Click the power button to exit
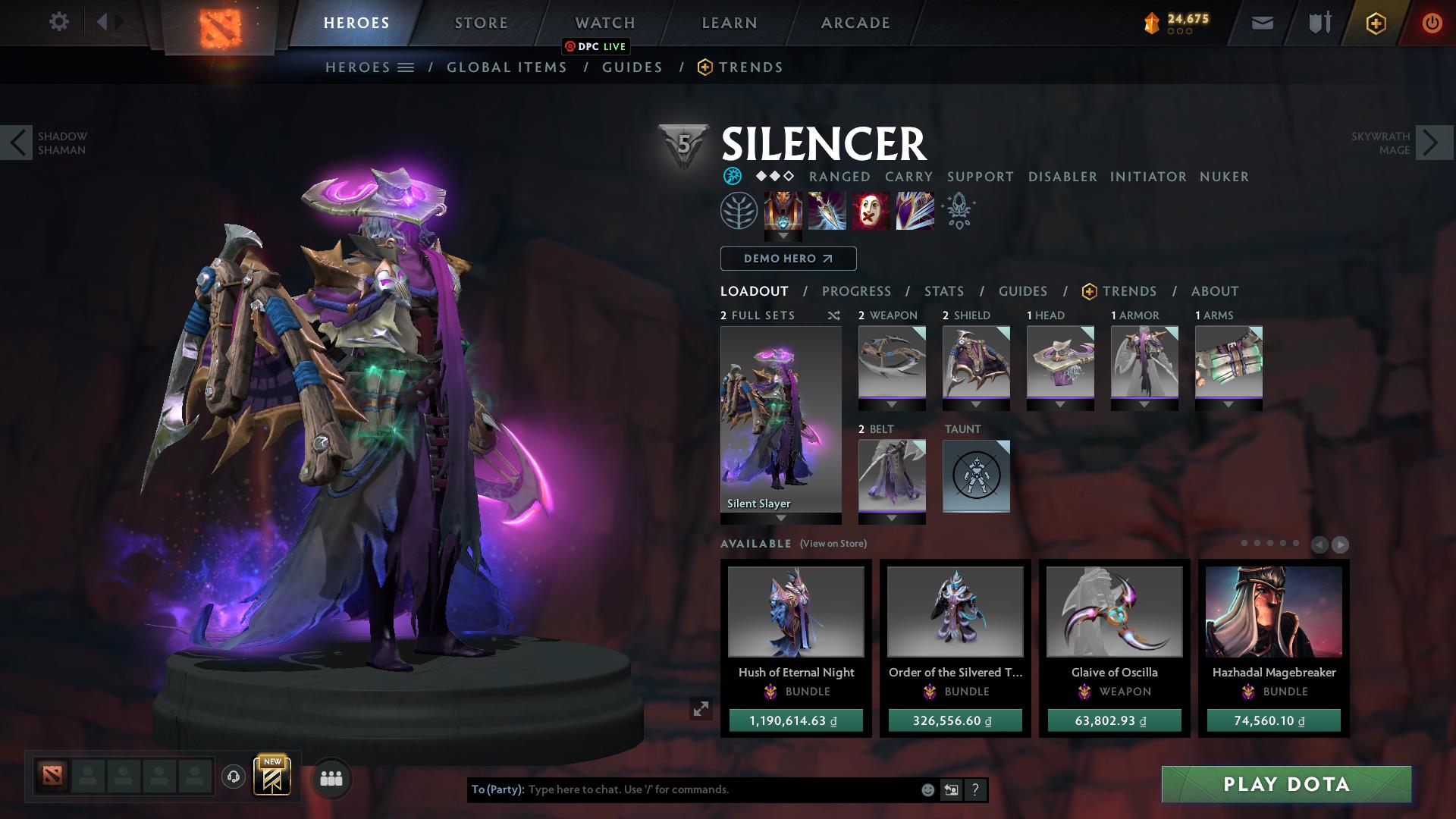Viewport: 1456px width, 819px height. 1432,22
